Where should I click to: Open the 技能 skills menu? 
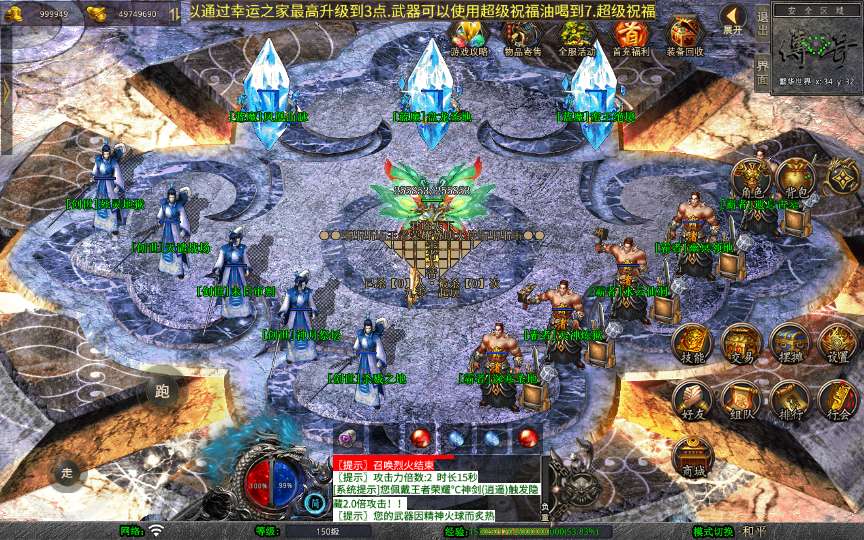coord(692,344)
